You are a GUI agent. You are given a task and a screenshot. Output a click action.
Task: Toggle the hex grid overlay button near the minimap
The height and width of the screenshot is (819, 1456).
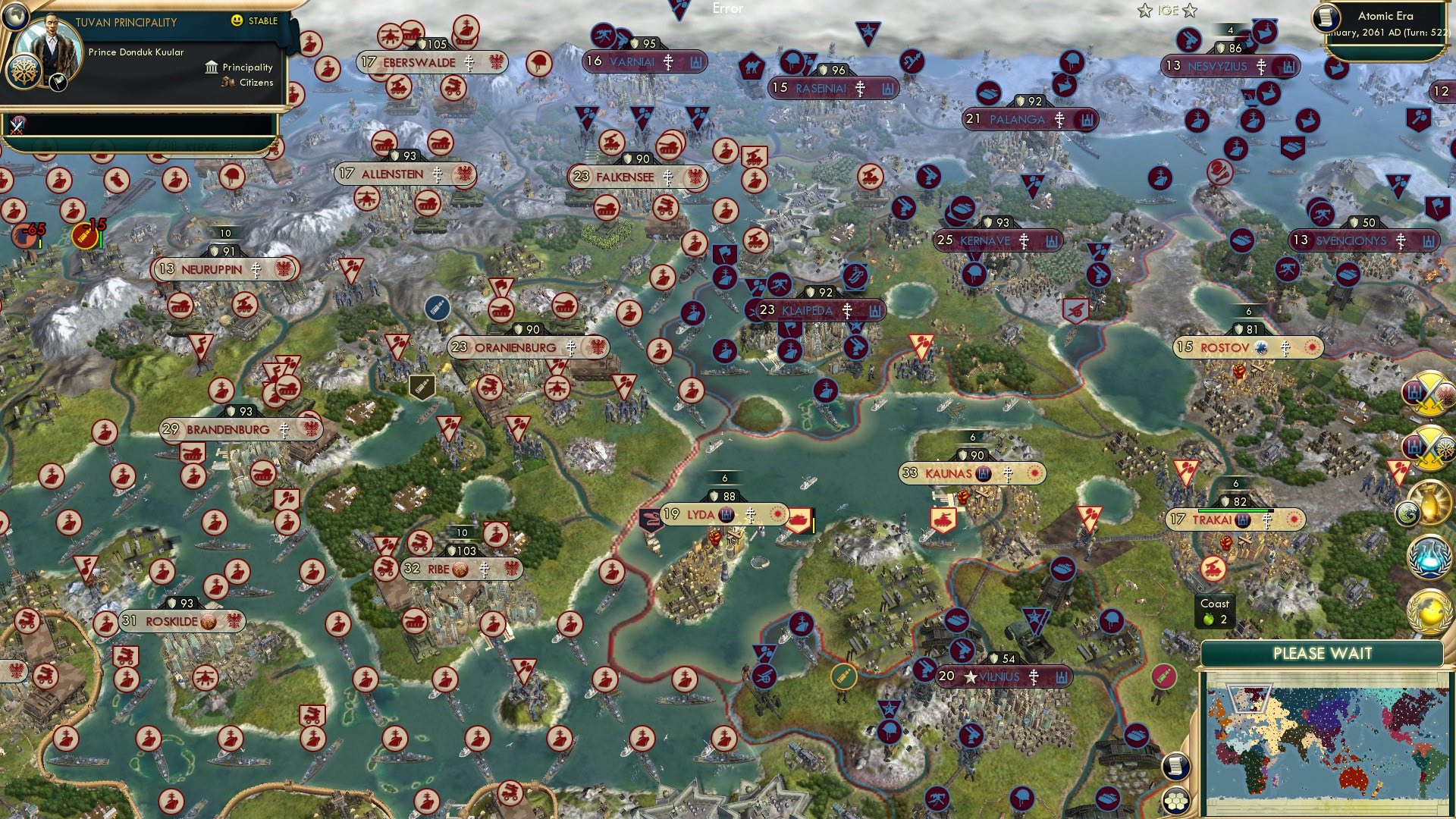[x=1176, y=801]
